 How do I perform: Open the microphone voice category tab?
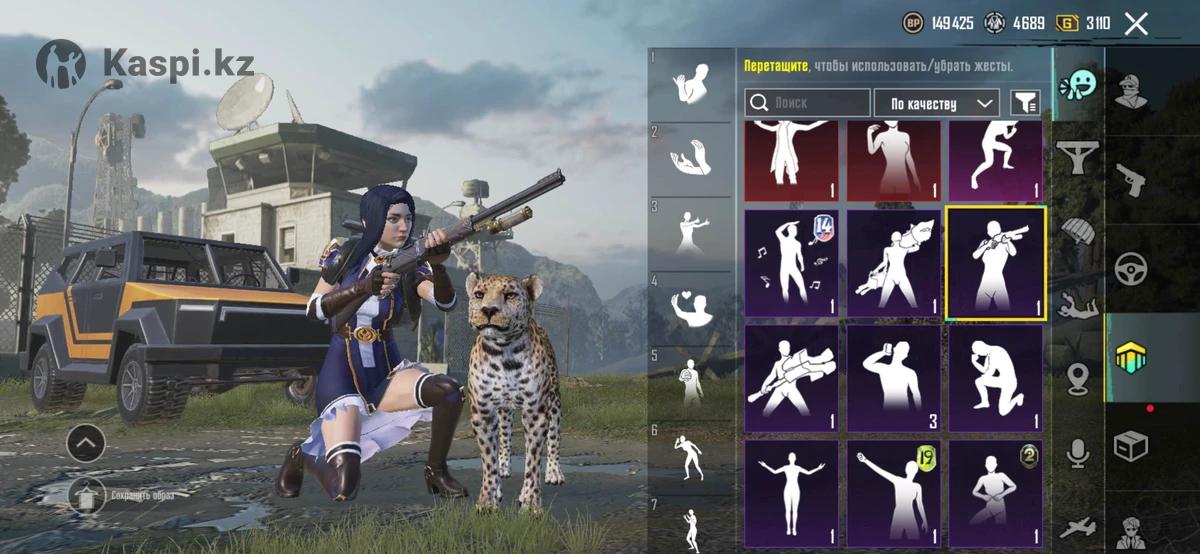pos(1078,455)
